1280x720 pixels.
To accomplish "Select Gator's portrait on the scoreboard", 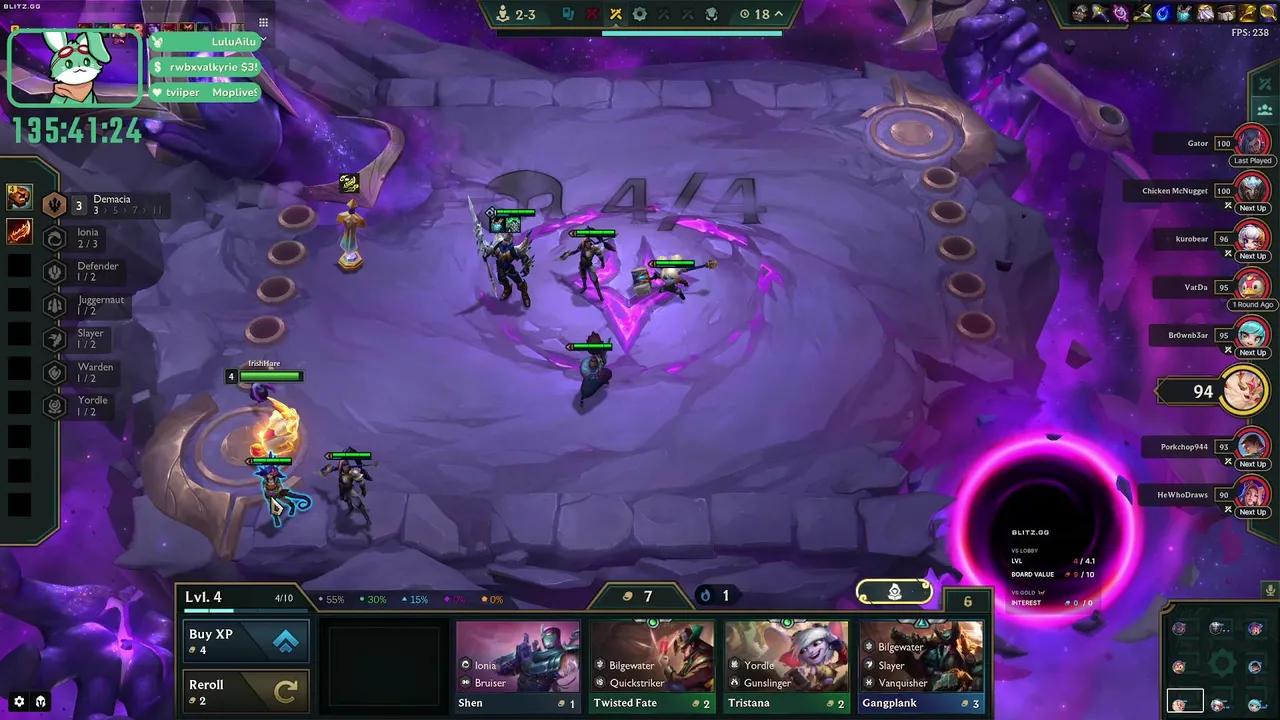I will pos(1253,141).
